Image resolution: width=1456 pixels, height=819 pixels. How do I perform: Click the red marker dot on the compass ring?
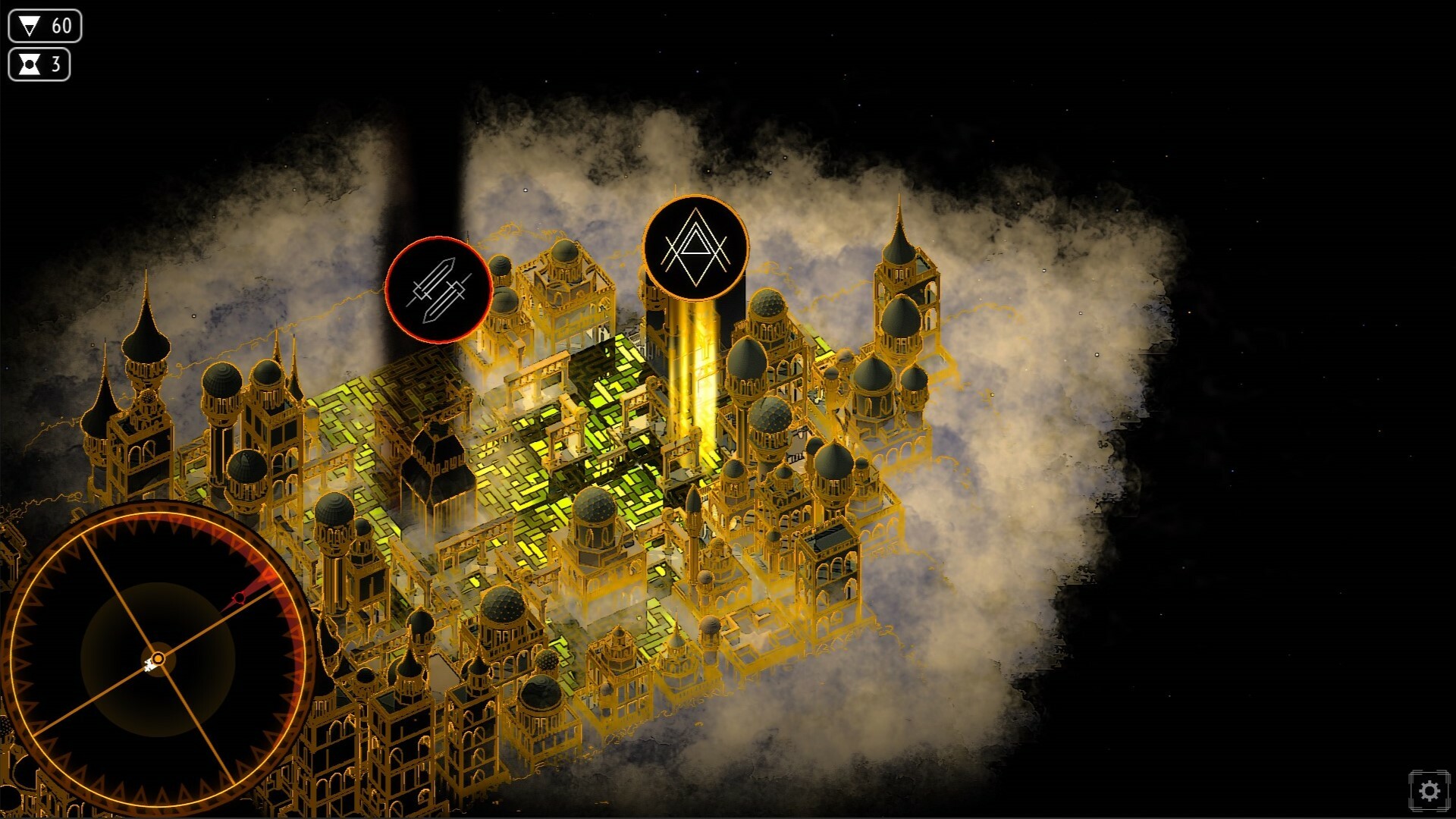[x=240, y=598]
